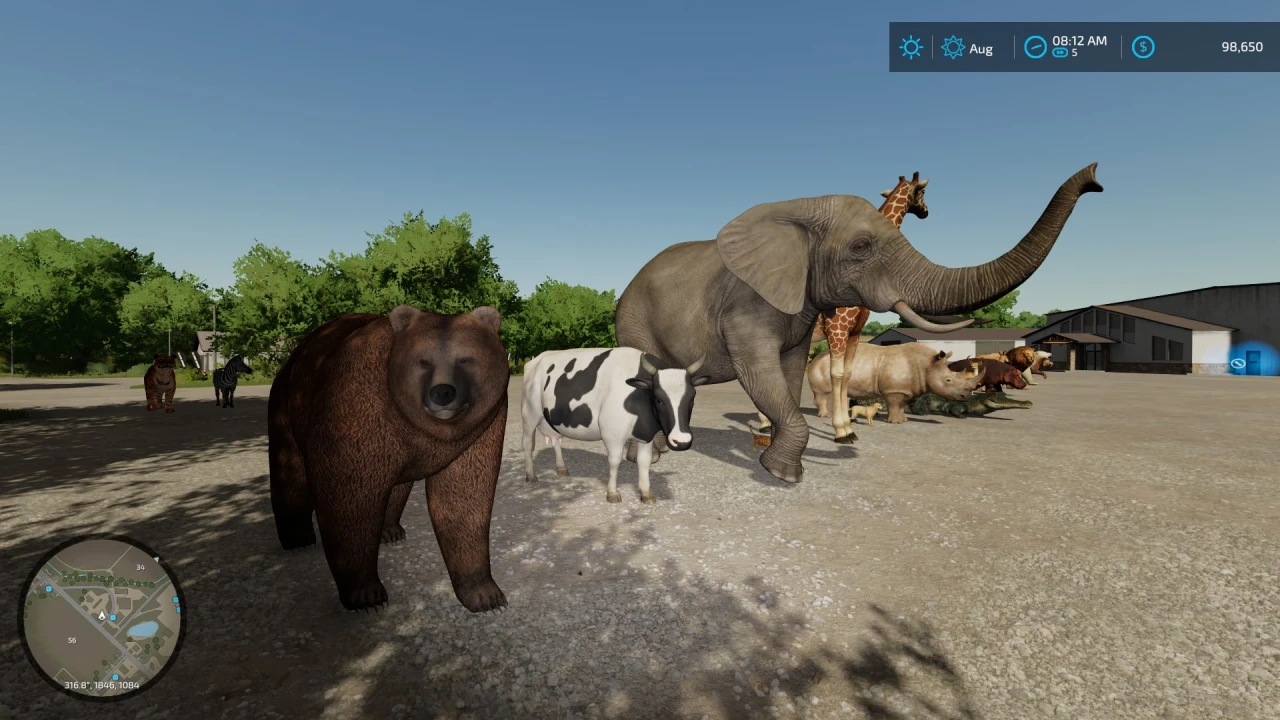This screenshot has height=720, width=1280.
Task: Click the coordinates readout below the minimap
Action: tap(103, 685)
